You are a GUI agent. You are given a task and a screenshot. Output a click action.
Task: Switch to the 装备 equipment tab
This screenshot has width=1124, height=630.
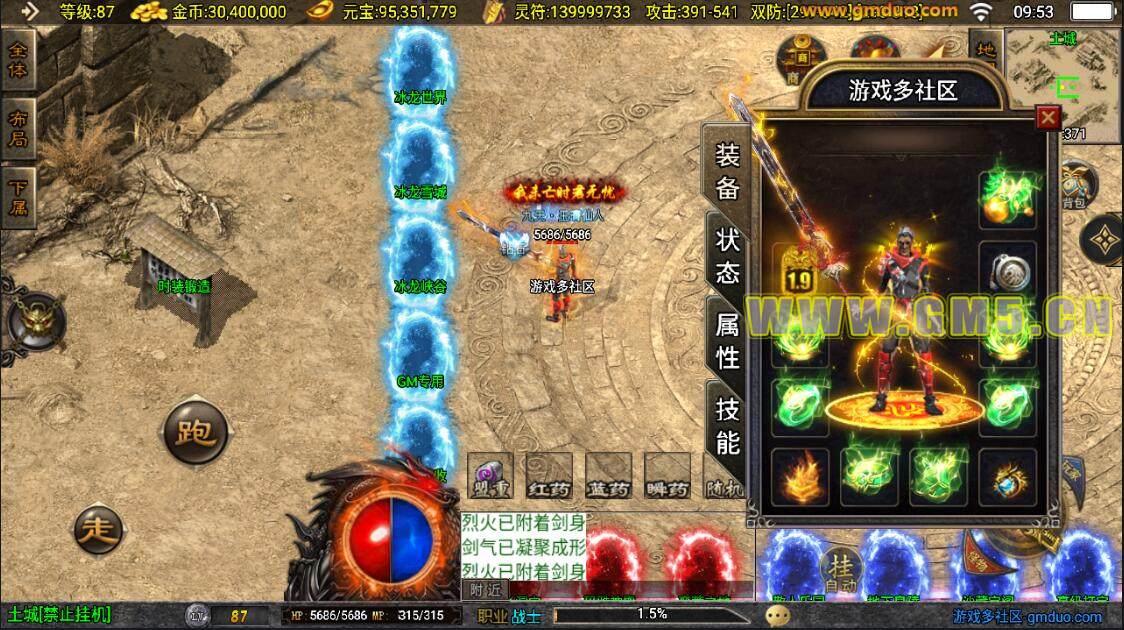(727, 171)
